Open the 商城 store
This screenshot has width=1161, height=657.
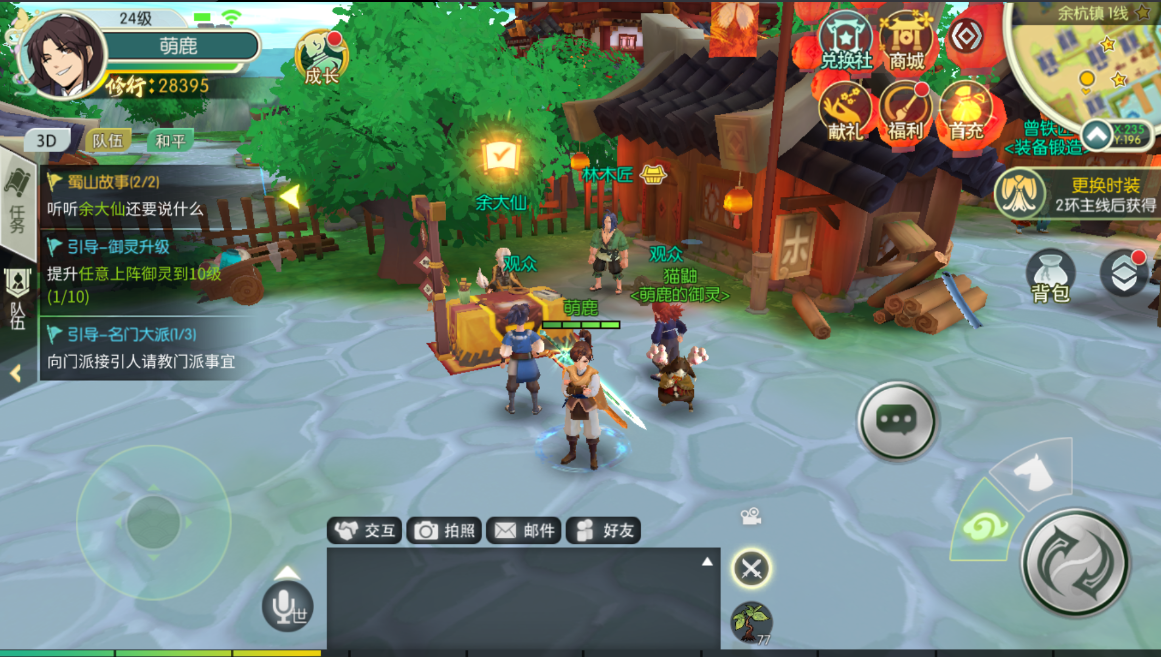point(906,42)
